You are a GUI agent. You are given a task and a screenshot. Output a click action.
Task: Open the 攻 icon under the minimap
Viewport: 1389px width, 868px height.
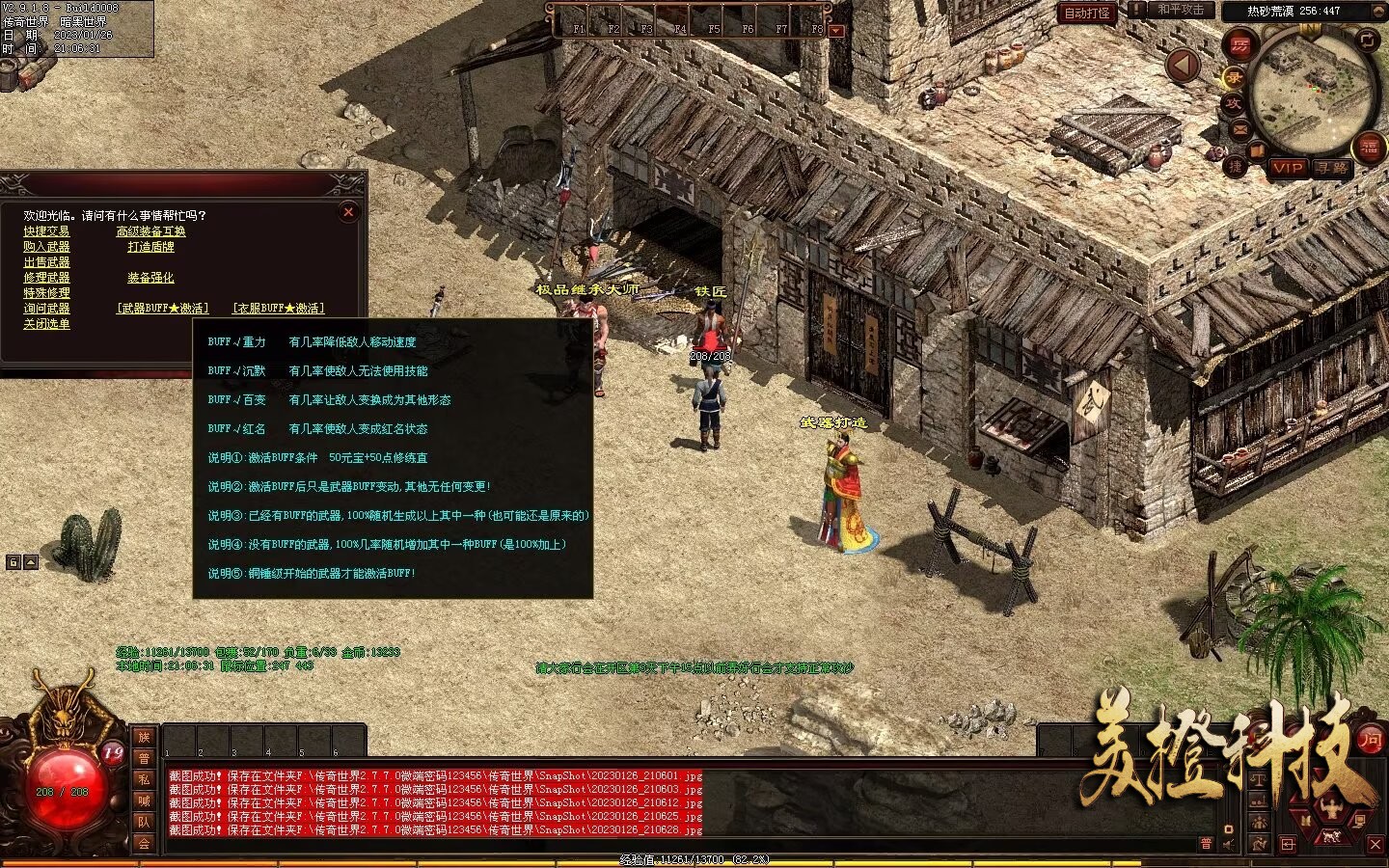1235,105
